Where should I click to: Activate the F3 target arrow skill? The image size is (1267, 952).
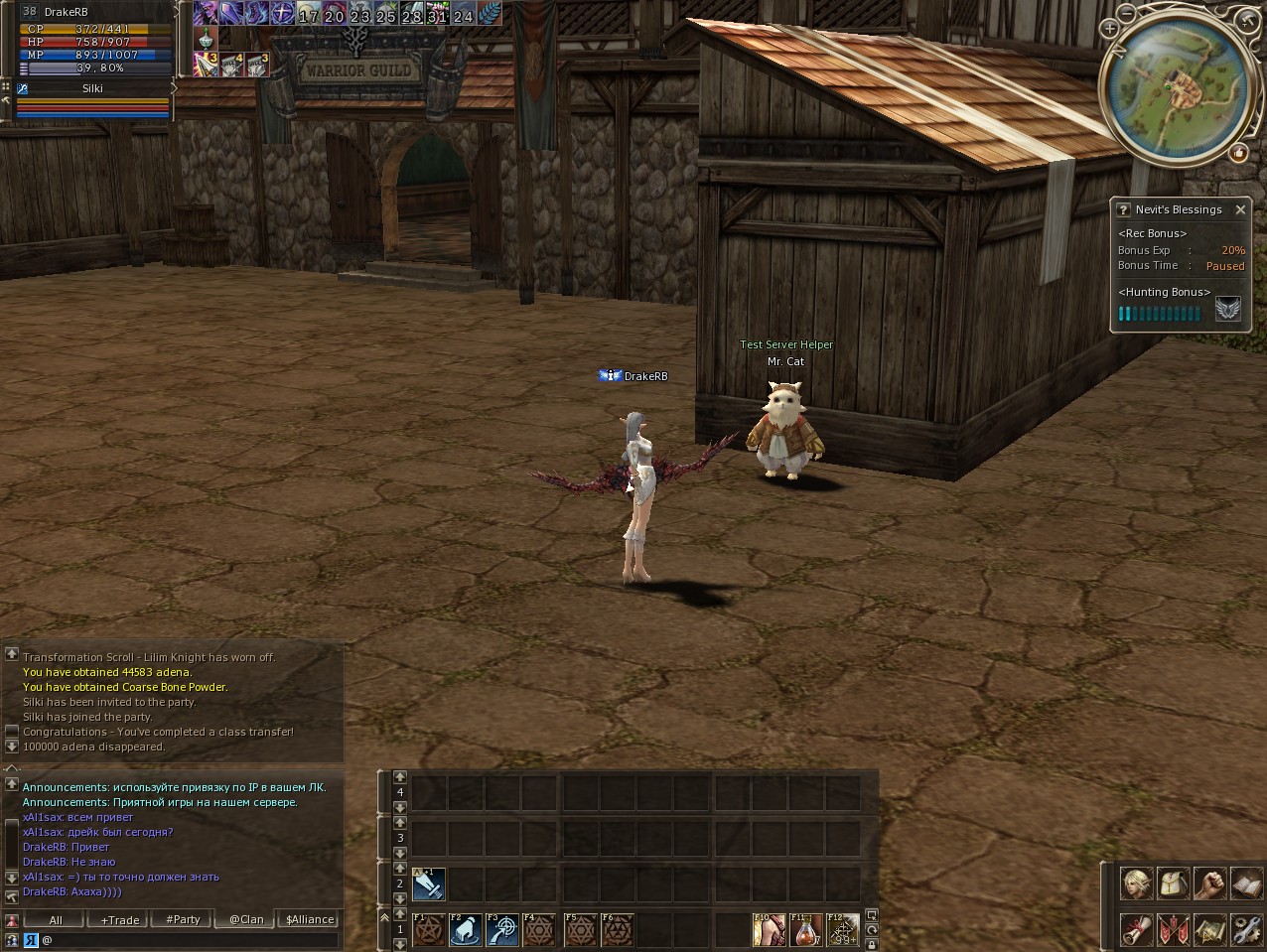[x=502, y=931]
